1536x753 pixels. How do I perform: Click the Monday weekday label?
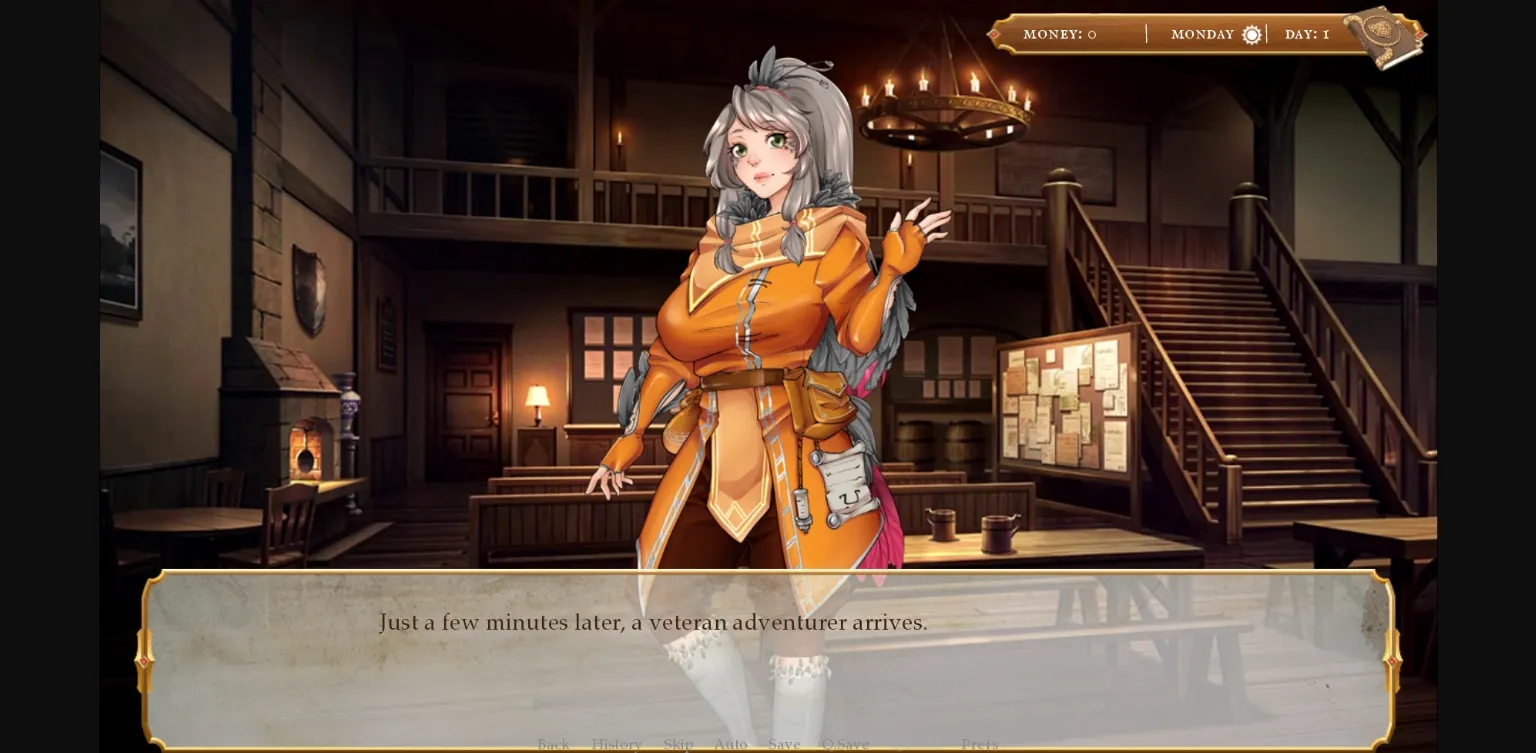(x=1203, y=34)
